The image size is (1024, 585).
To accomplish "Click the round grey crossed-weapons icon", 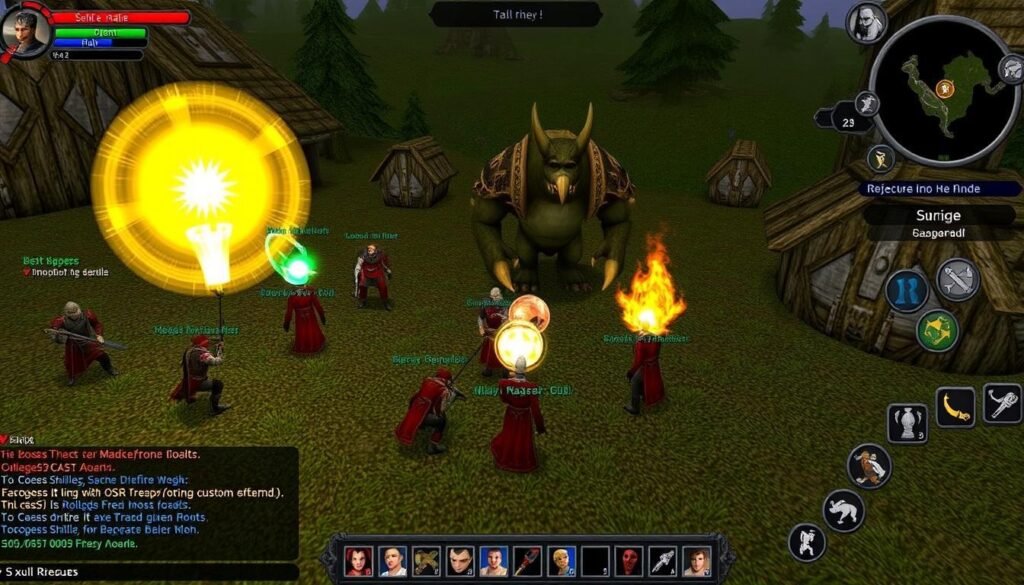I will tap(957, 279).
